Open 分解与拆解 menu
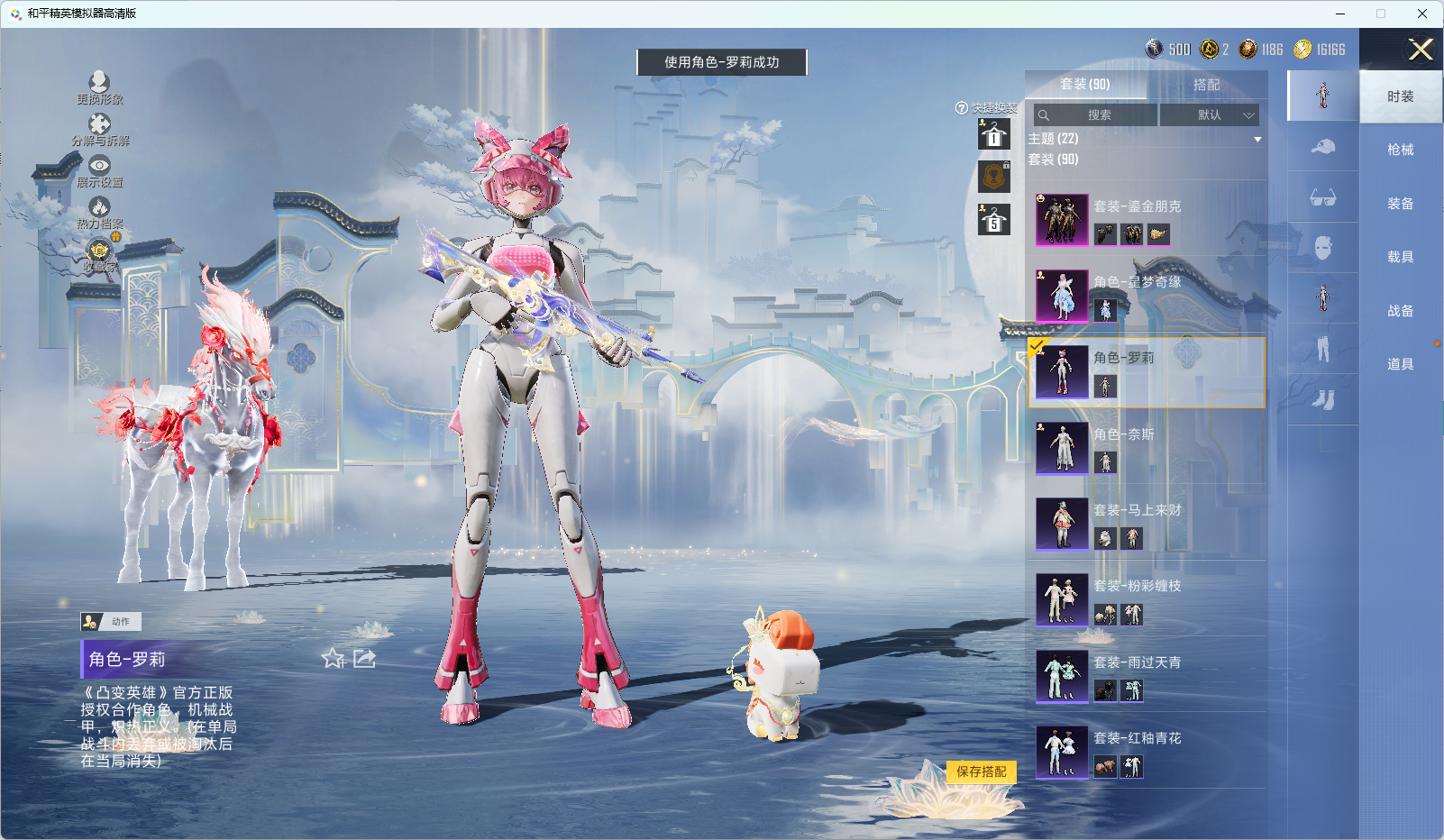This screenshot has height=840, width=1444. [99, 128]
